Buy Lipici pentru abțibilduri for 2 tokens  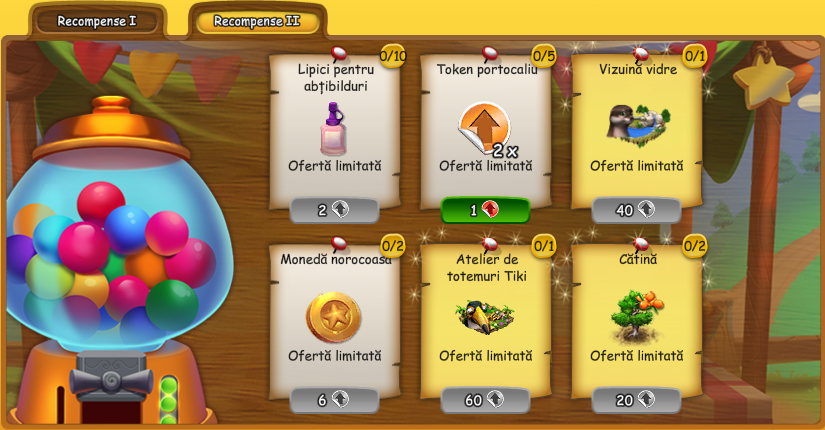point(334,210)
